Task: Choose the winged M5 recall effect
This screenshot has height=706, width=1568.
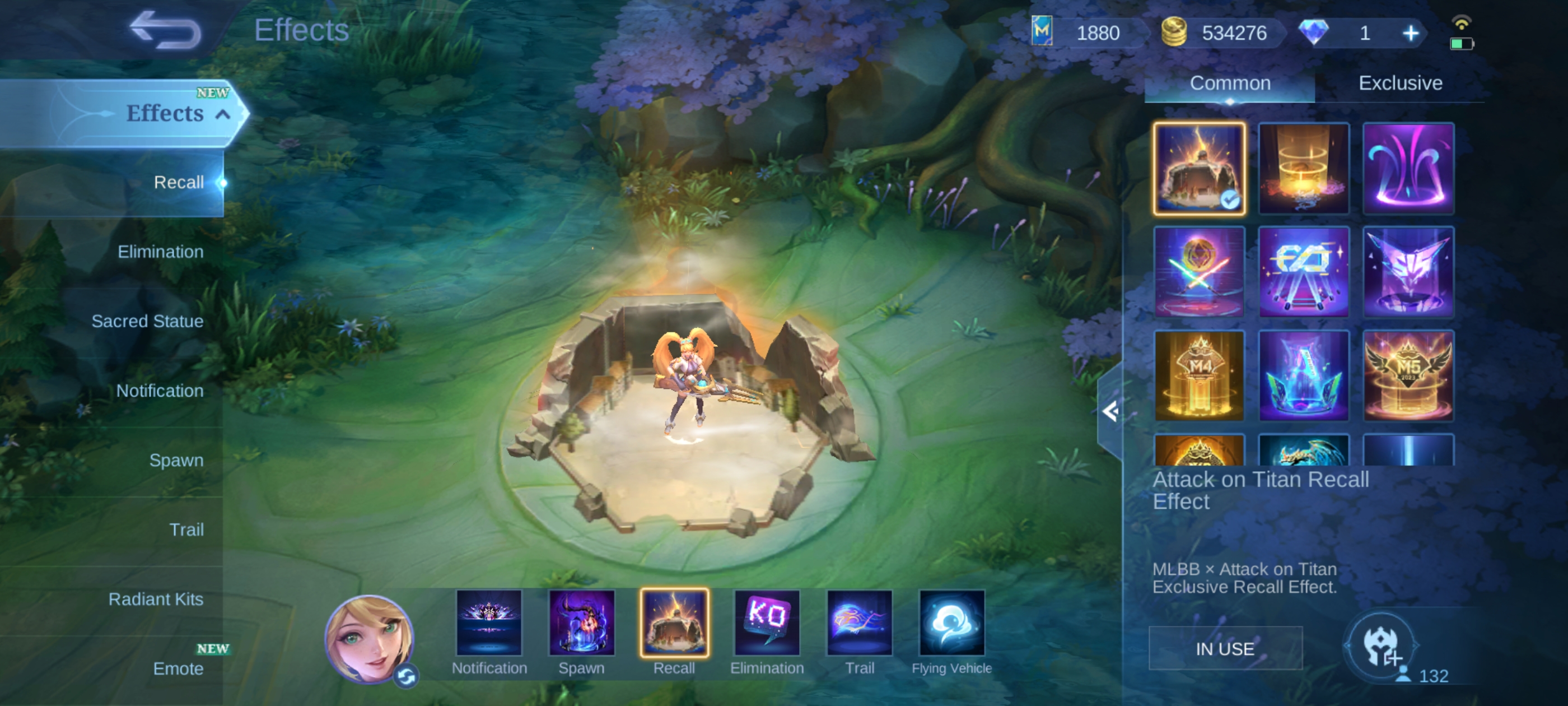Action: point(1407,376)
